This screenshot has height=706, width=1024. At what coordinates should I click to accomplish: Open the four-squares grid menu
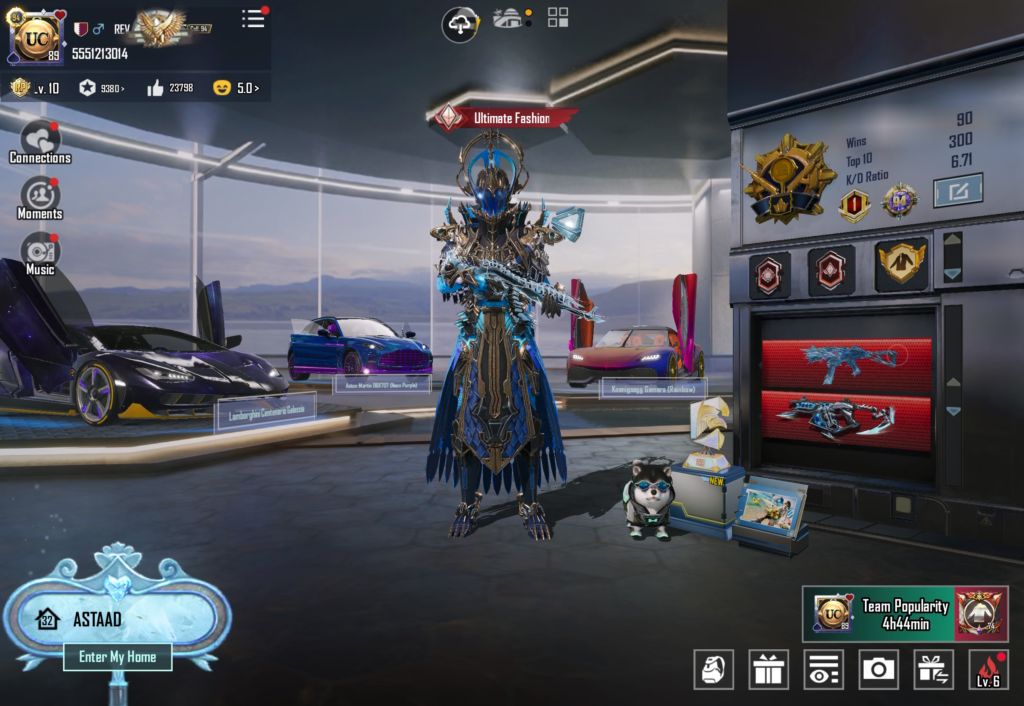click(x=558, y=17)
